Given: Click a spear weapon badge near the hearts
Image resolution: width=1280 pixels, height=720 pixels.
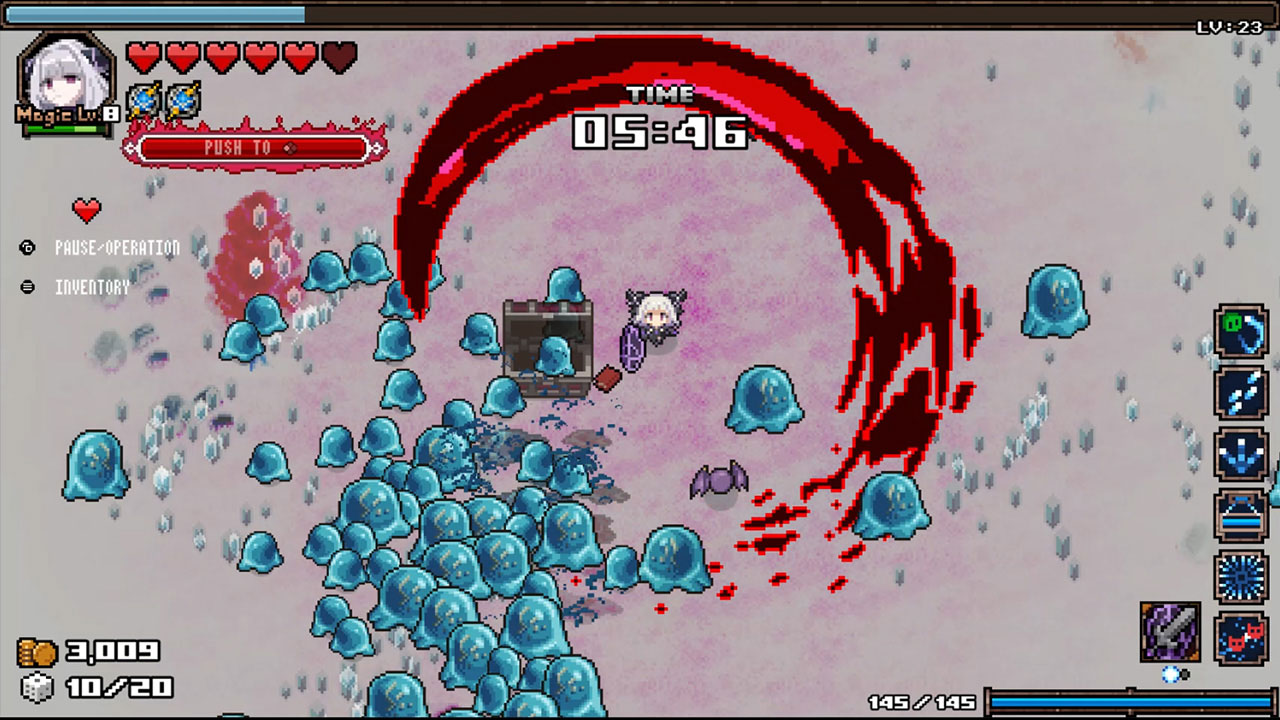Looking at the screenshot, I should pos(145,98).
